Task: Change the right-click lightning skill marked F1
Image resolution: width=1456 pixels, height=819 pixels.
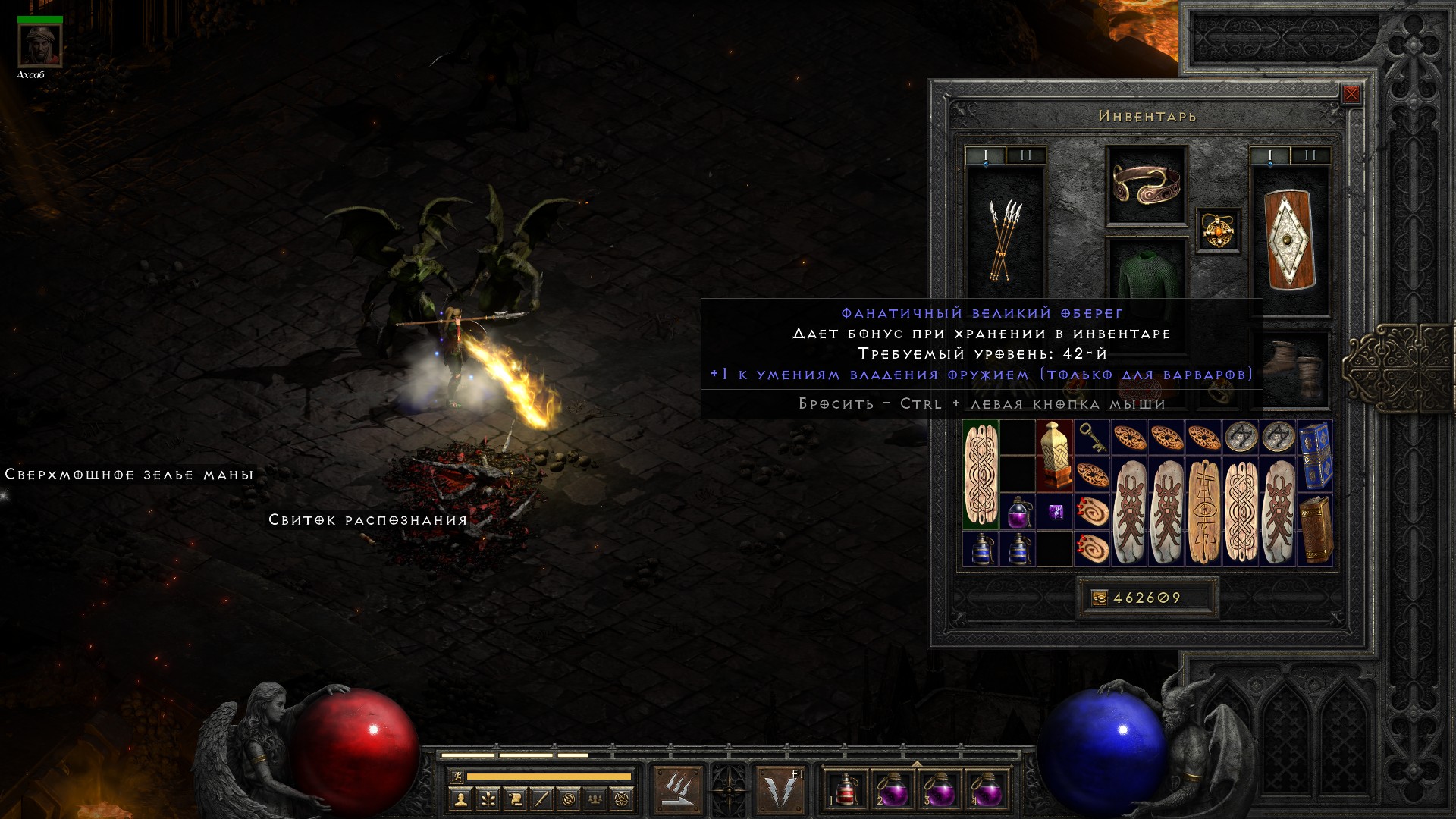Action: pyautogui.click(x=781, y=790)
